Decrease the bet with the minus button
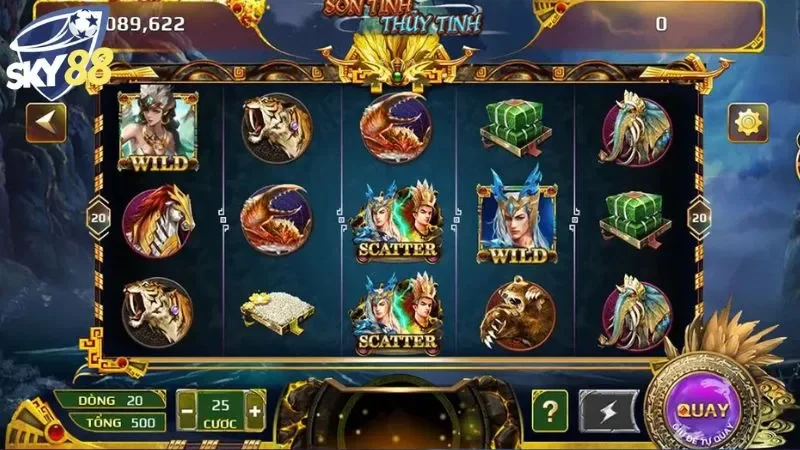 click(x=187, y=410)
